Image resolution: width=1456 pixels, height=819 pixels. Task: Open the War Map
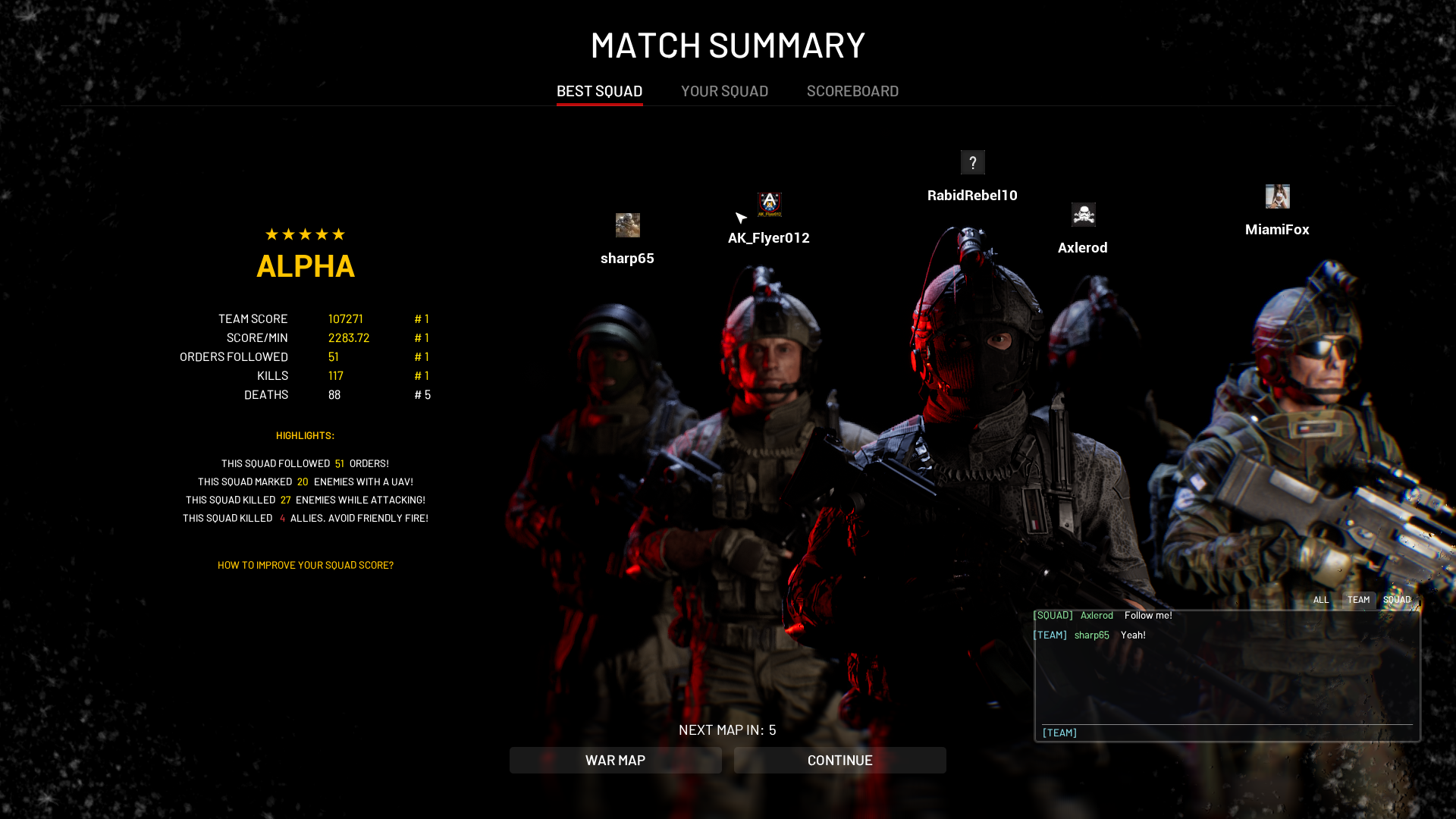coord(615,760)
